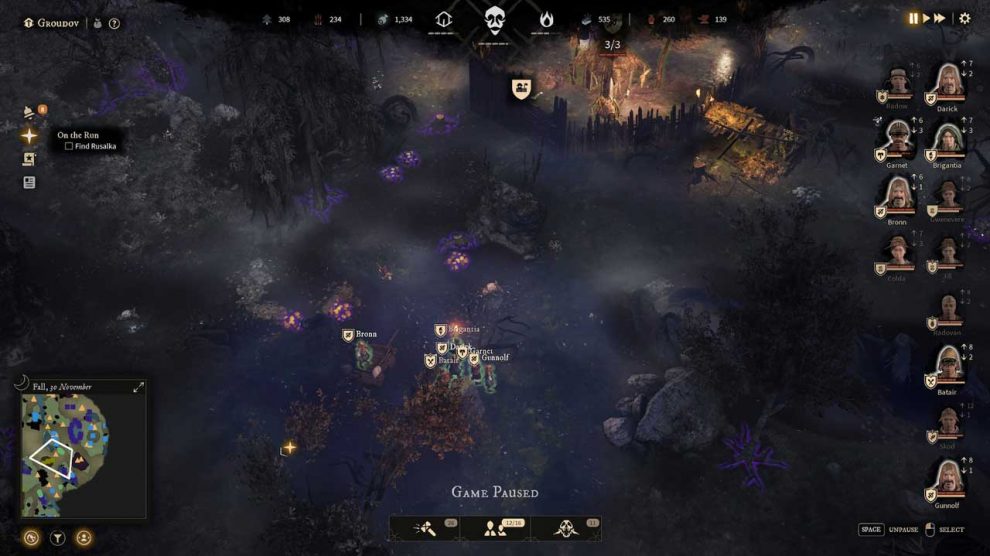Expand the minimap with the arrows icon
990x556 pixels.
click(x=139, y=387)
